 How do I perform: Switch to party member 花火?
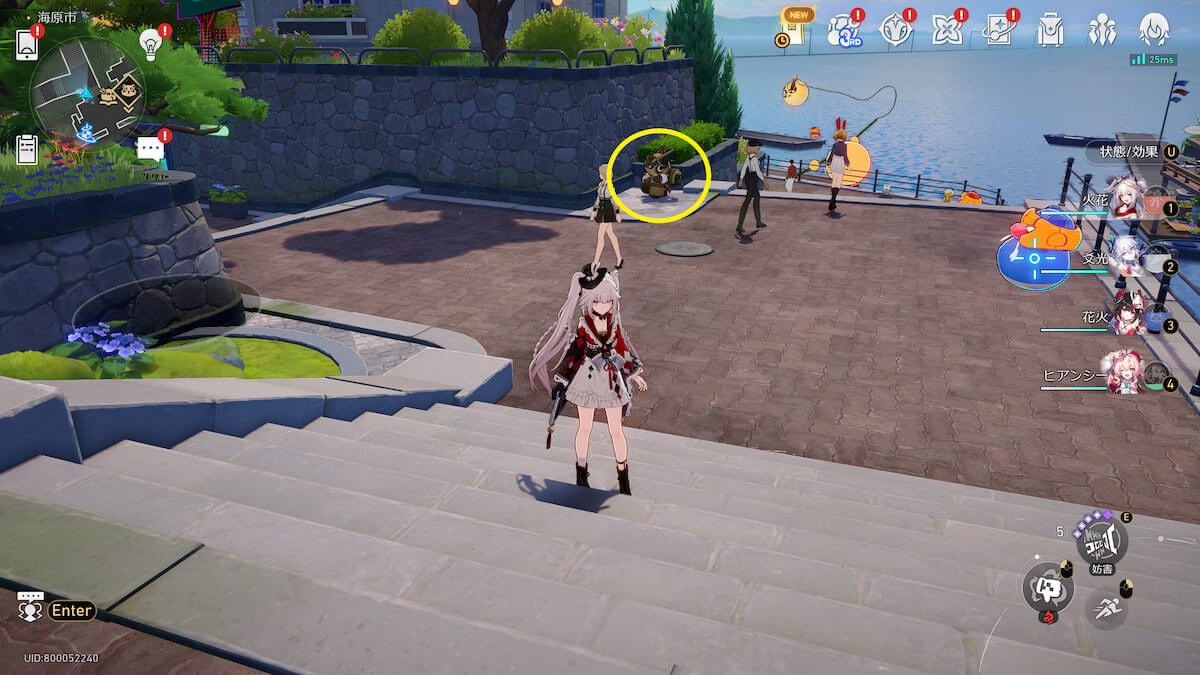tap(1128, 318)
